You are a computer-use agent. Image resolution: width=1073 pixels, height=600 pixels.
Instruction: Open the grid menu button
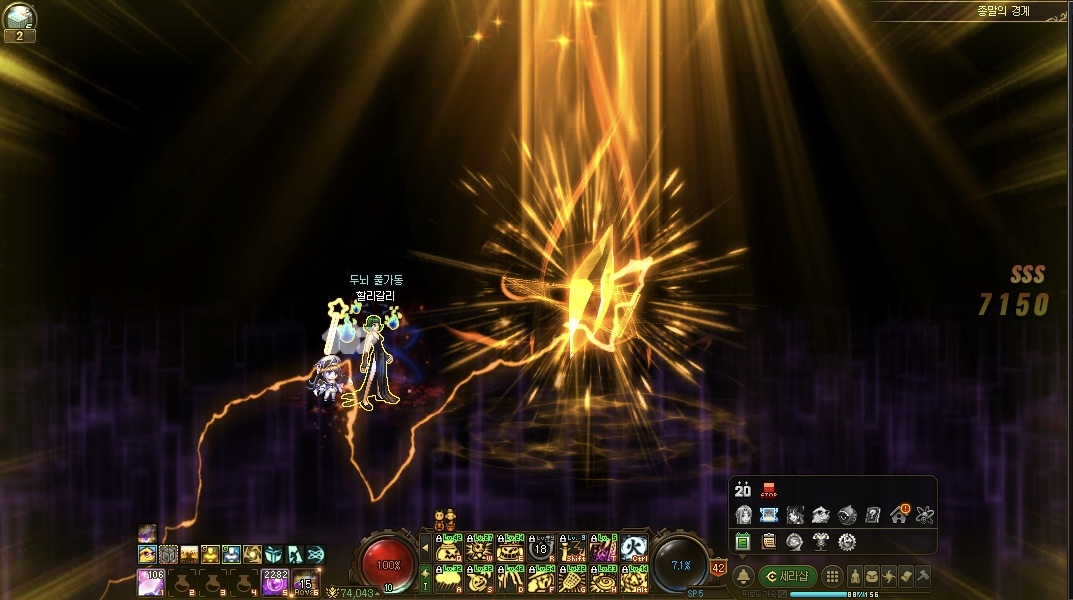[x=832, y=576]
